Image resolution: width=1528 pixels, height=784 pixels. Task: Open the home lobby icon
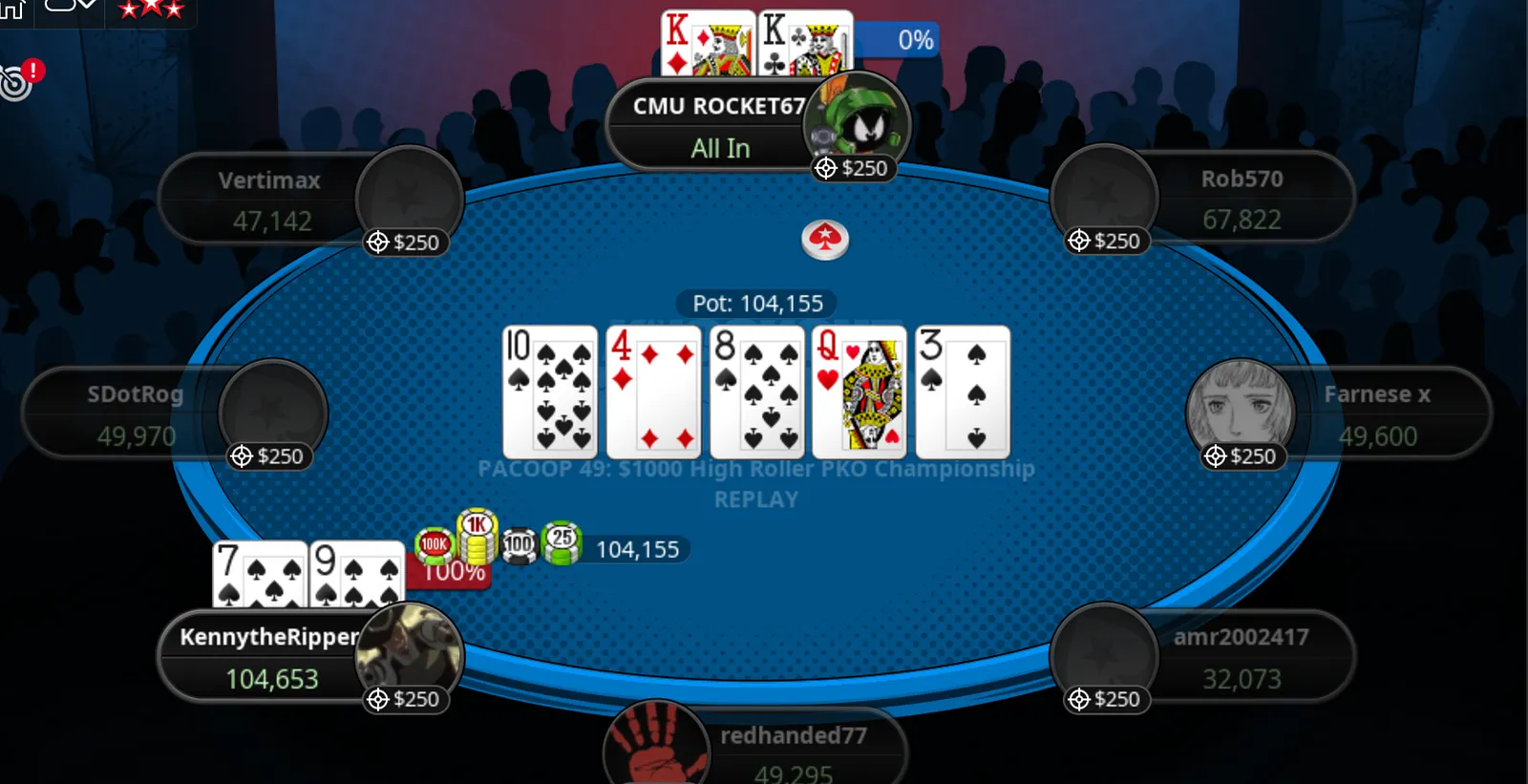pos(11,9)
